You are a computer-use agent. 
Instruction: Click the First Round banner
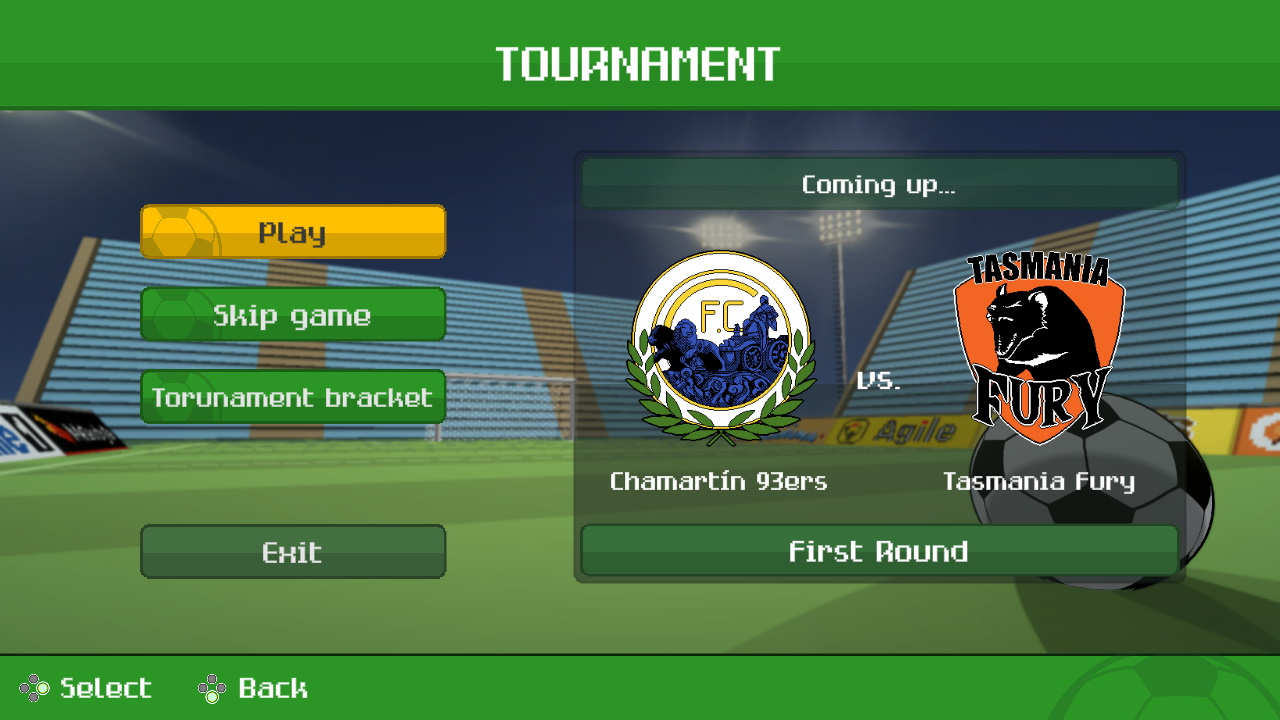(x=878, y=551)
